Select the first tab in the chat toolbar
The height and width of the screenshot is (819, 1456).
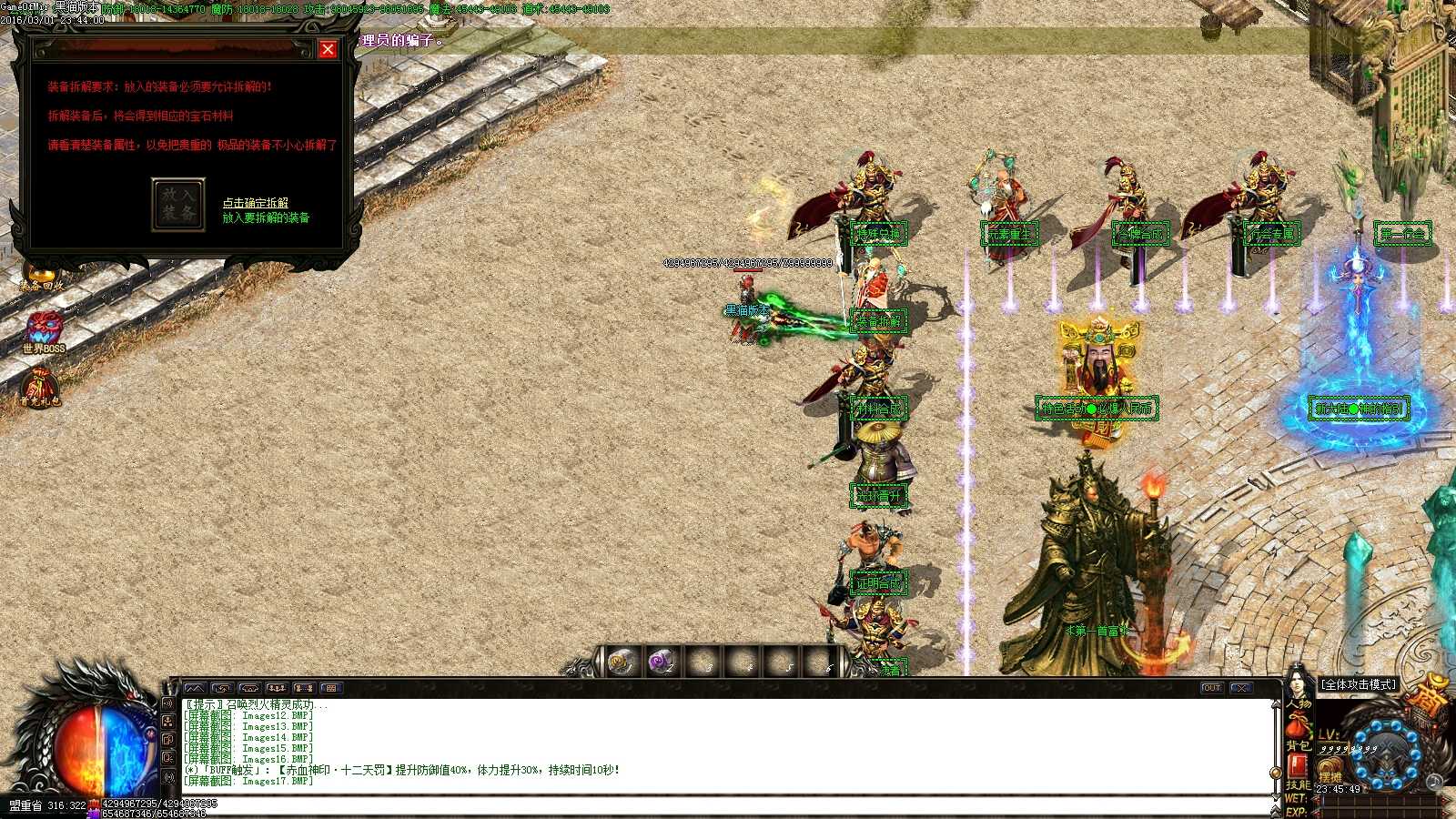coord(196,688)
